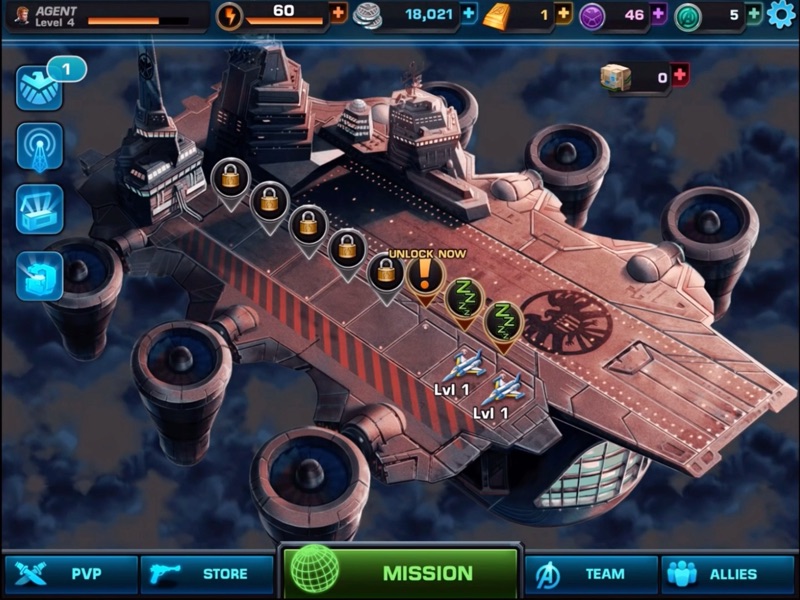Open the glowing crate rewards icon
800x600 pixels.
(x=39, y=209)
